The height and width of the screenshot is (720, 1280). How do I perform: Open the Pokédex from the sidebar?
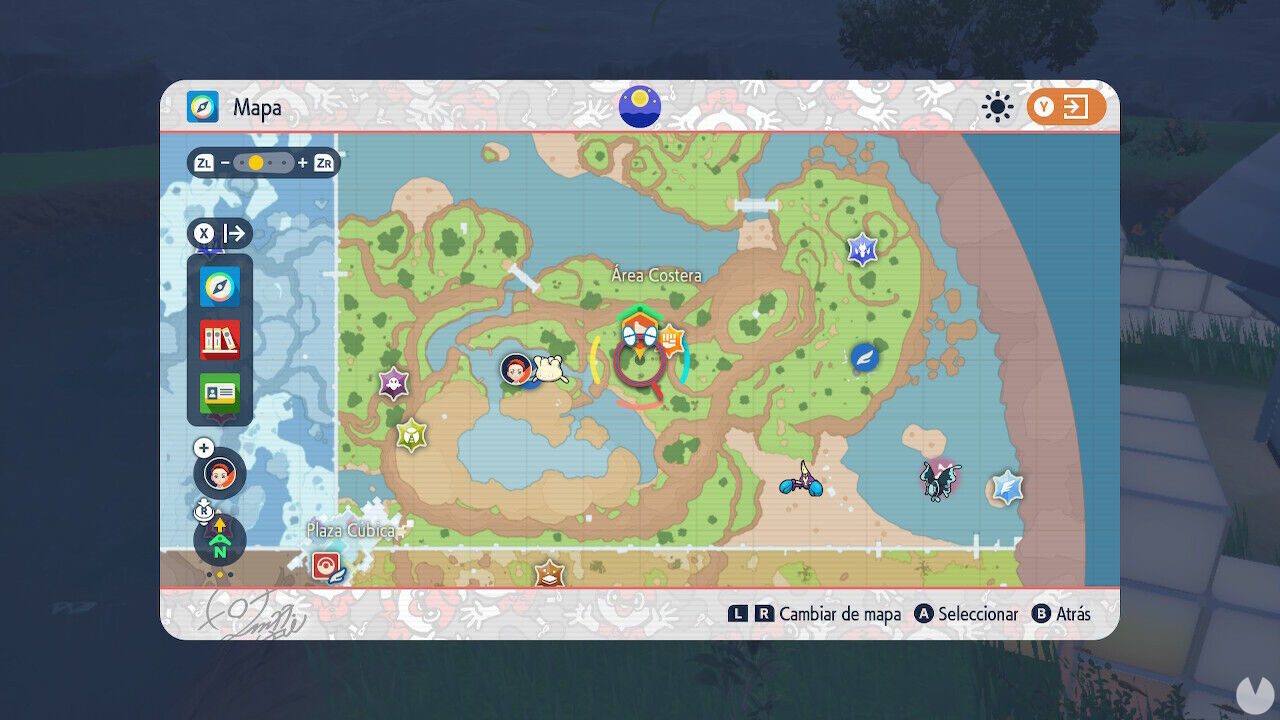(218, 338)
